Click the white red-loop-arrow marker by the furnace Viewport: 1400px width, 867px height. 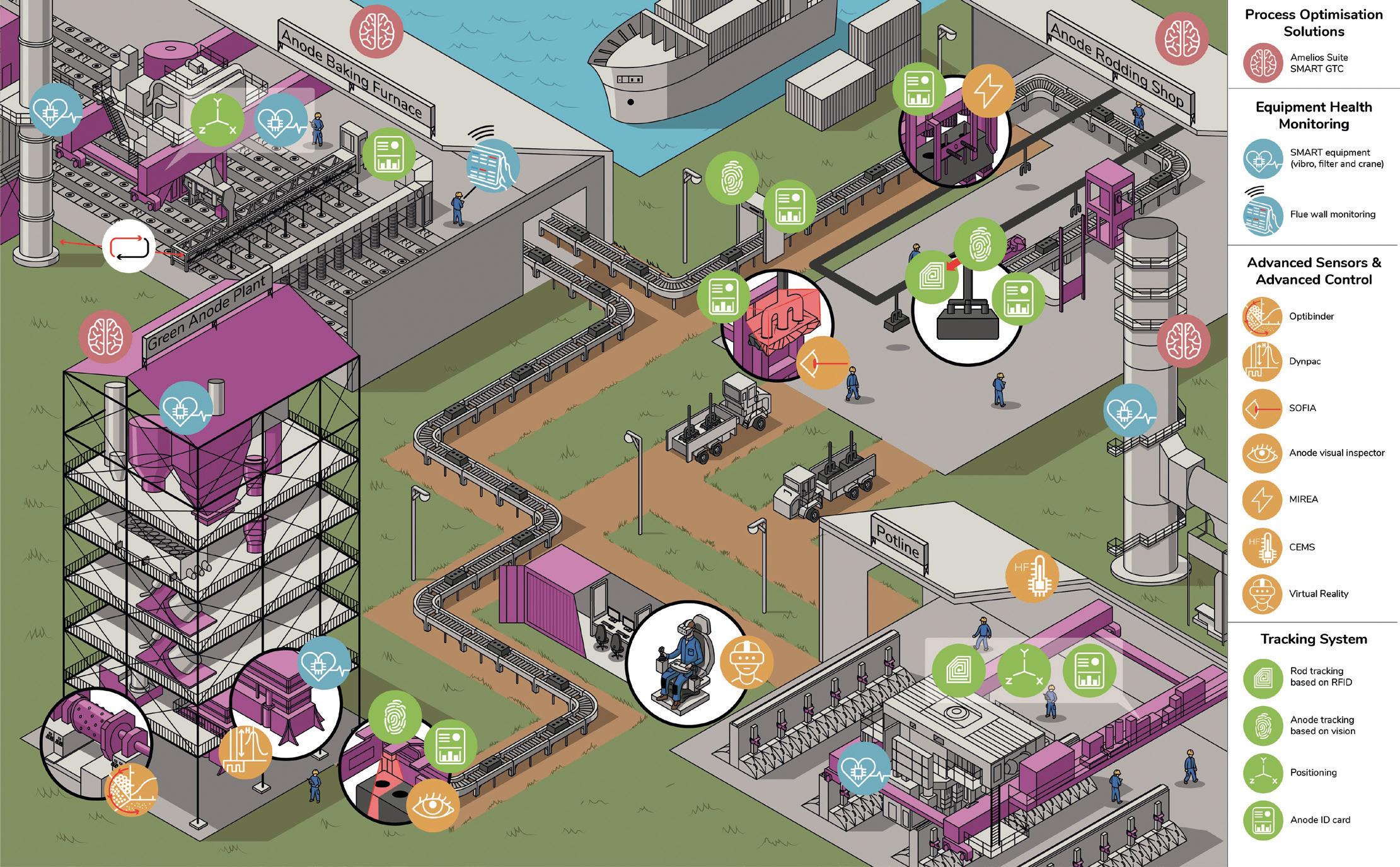coord(129,247)
